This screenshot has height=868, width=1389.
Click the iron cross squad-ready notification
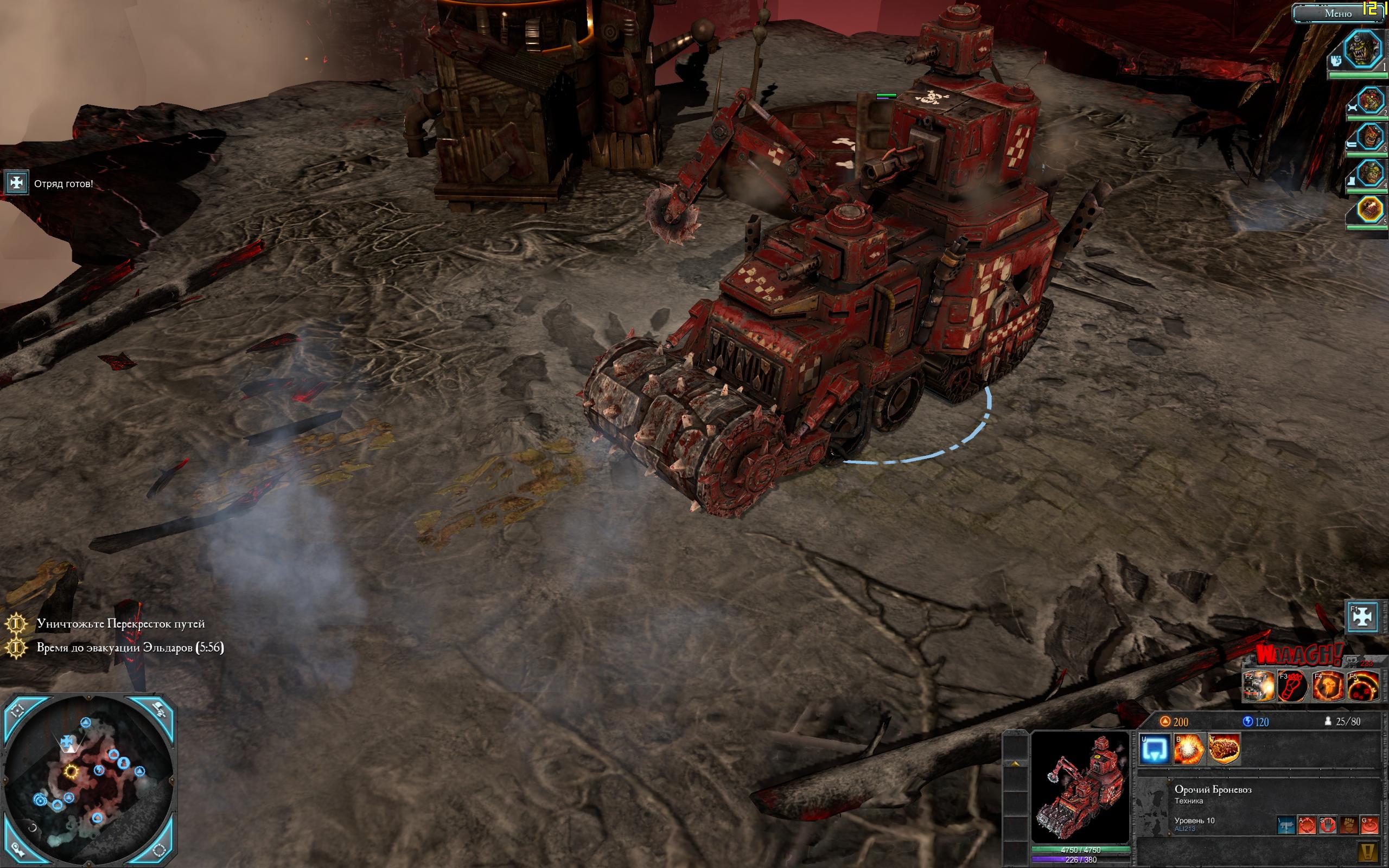tap(16, 183)
